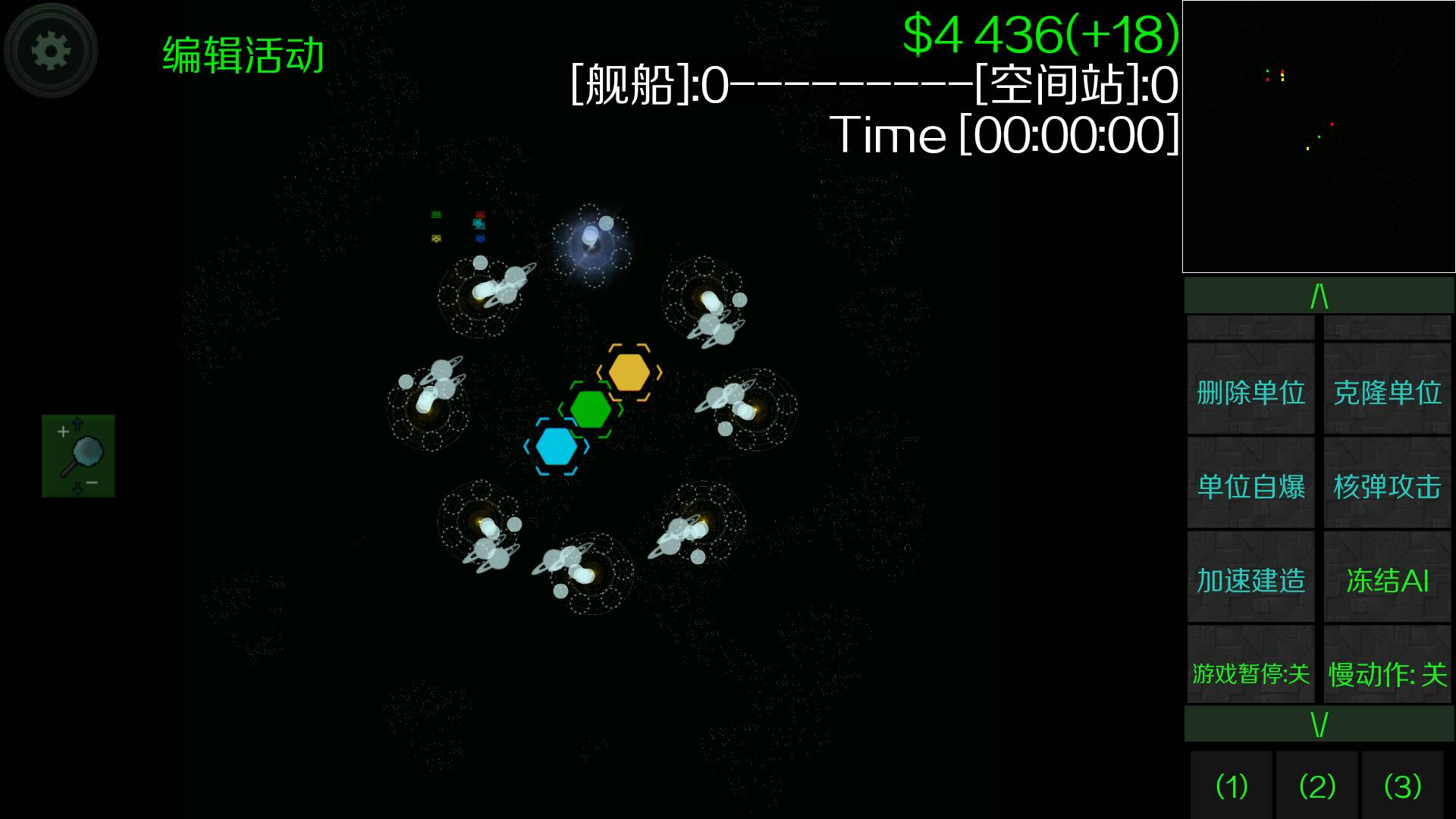Click the 编辑活动 edit activity label
The image size is (1456, 819).
coord(244,53)
